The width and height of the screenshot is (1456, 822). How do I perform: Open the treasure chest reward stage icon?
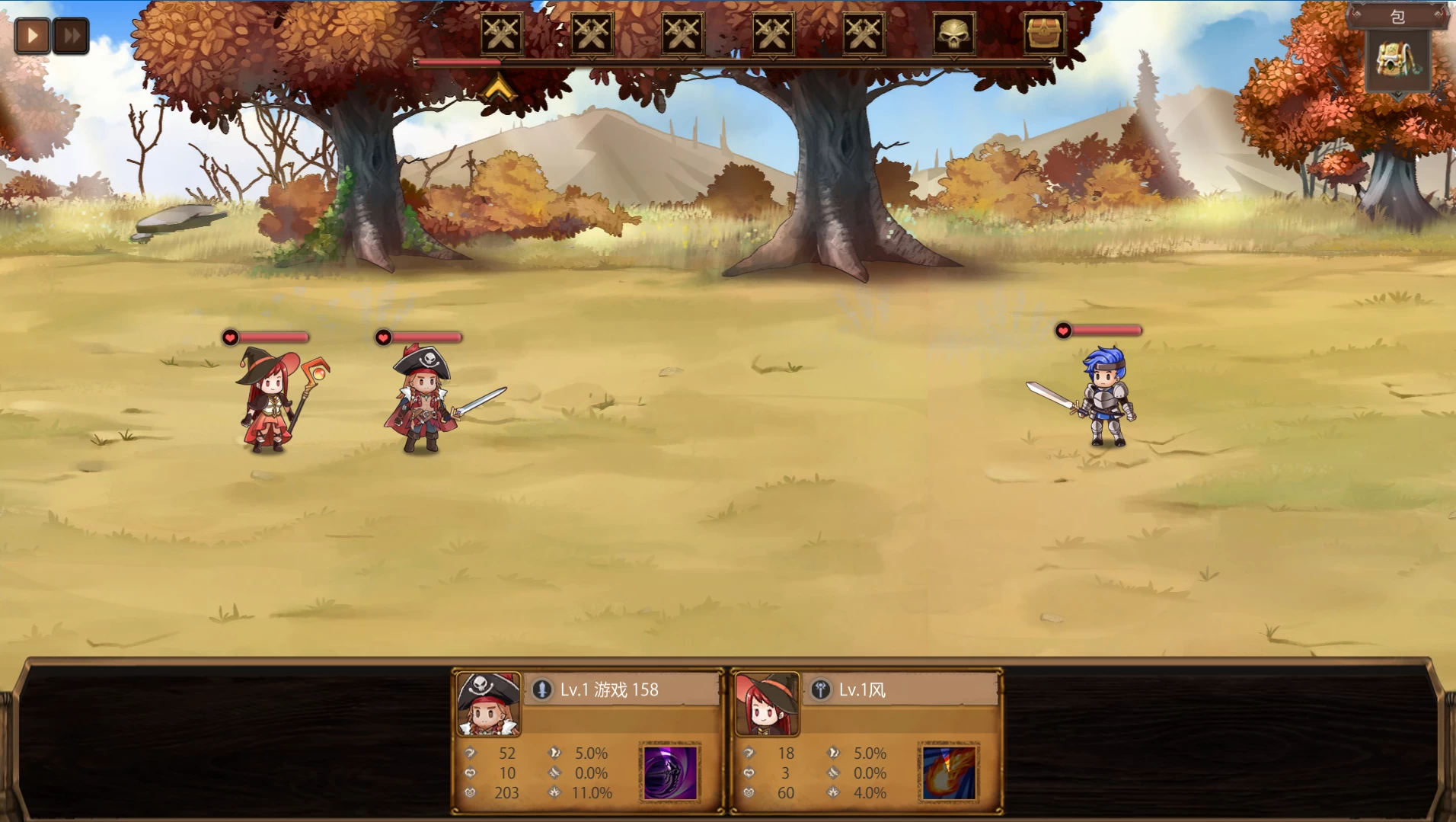coord(1045,34)
